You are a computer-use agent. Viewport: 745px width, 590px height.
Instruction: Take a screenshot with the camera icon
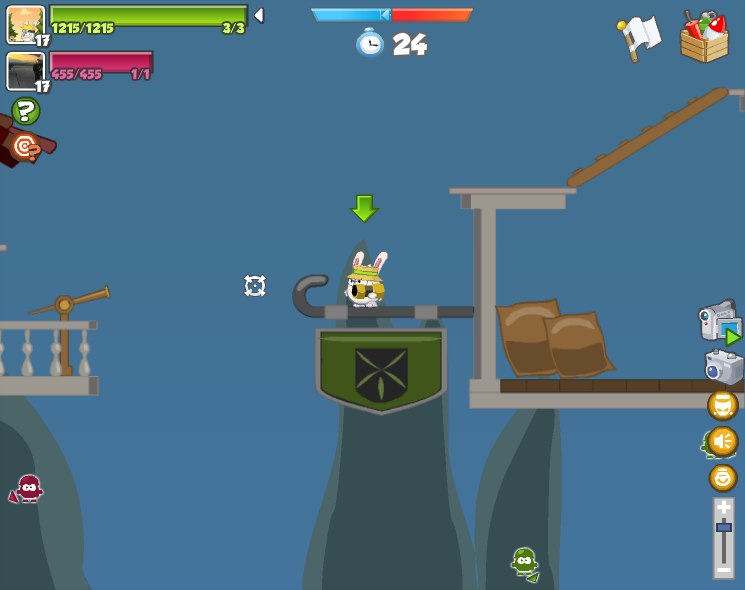tap(723, 366)
